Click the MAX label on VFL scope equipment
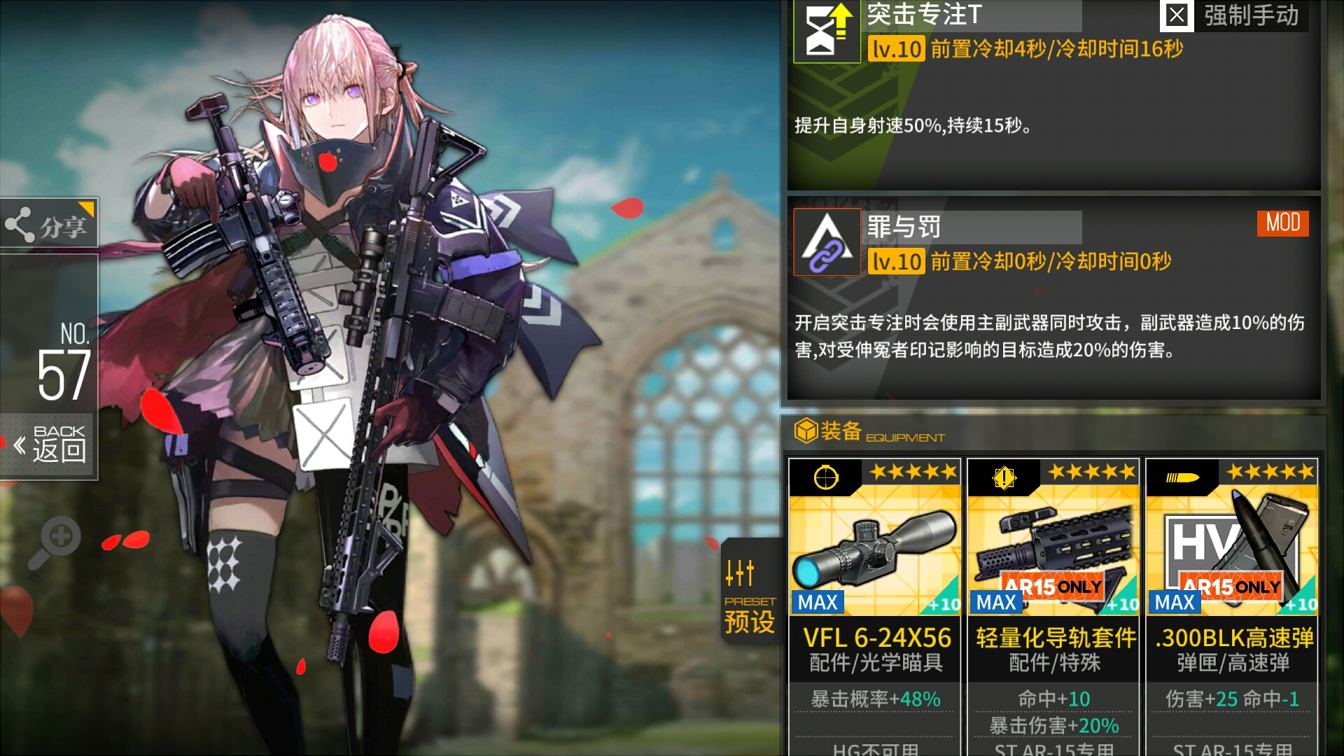1344x756 pixels. (x=816, y=602)
